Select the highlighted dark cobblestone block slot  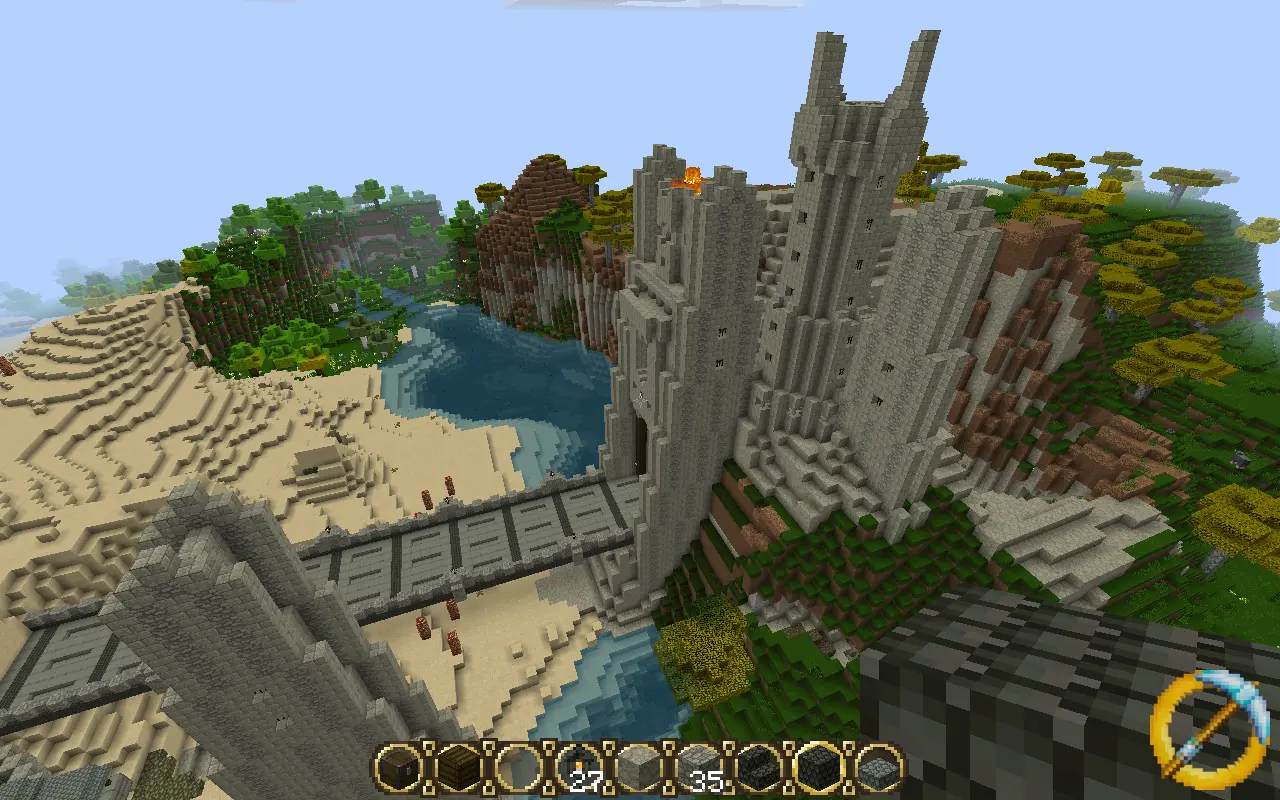(x=819, y=768)
